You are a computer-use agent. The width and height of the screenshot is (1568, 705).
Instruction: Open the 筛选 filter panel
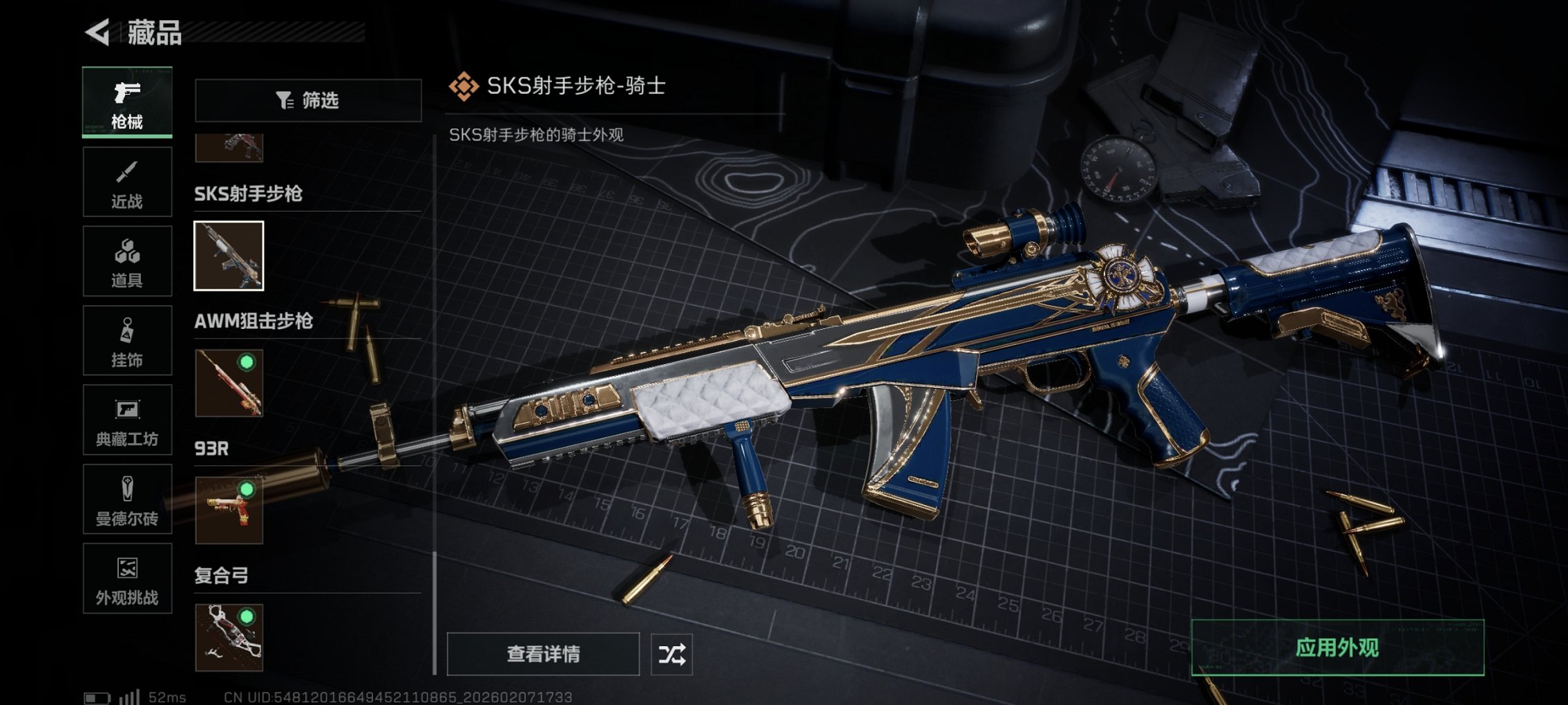[307, 100]
